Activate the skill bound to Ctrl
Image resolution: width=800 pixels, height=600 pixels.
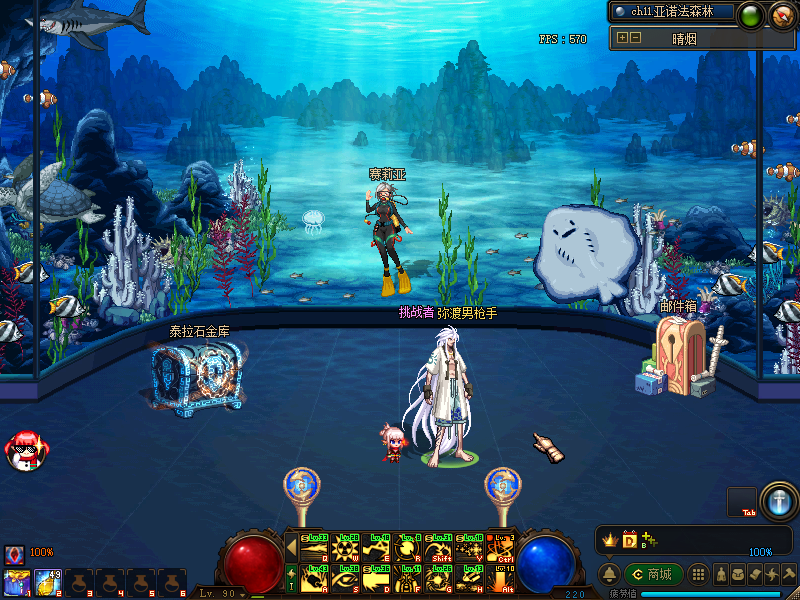click(500, 547)
